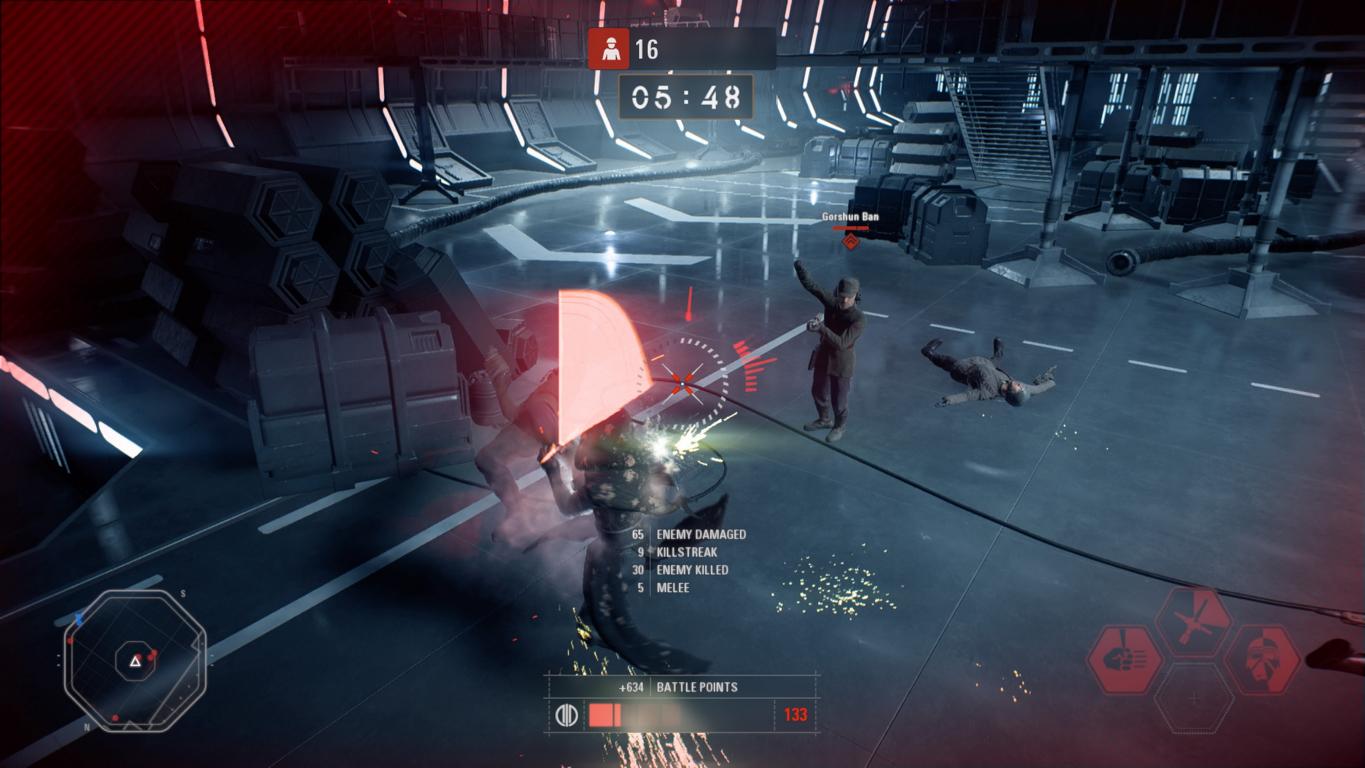Image resolution: width=1365 pixels, height=768 pixels.
Task: Click the trooper count icon
Action: [608, 49]
